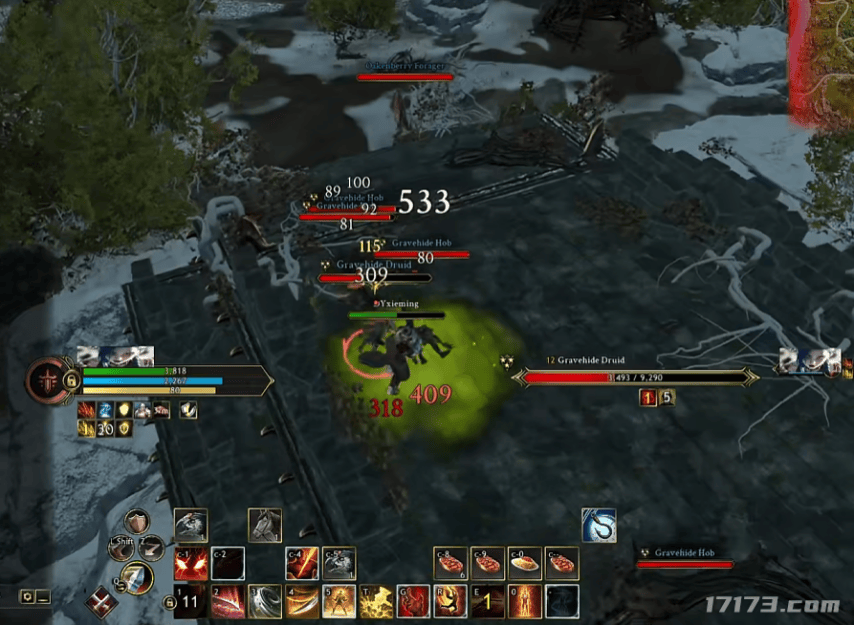Toggle the padlock on the player frame
The width and height of the screenshot is (854, 625).
pyautogui.click(x=71, y=381)
